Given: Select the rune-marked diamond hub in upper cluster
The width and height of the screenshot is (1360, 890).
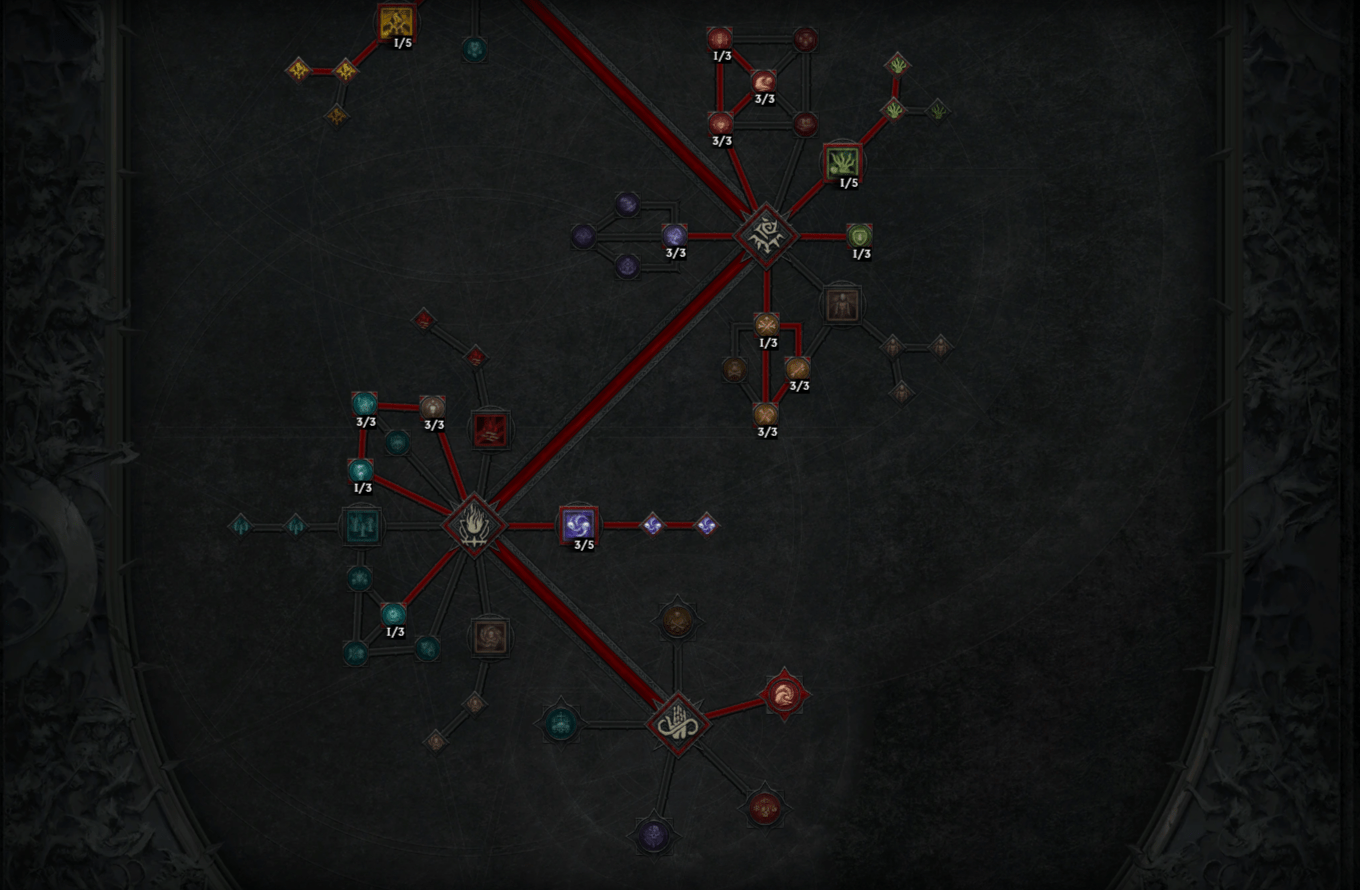Looking at the screenshot, I should click(x=765, y=236).
